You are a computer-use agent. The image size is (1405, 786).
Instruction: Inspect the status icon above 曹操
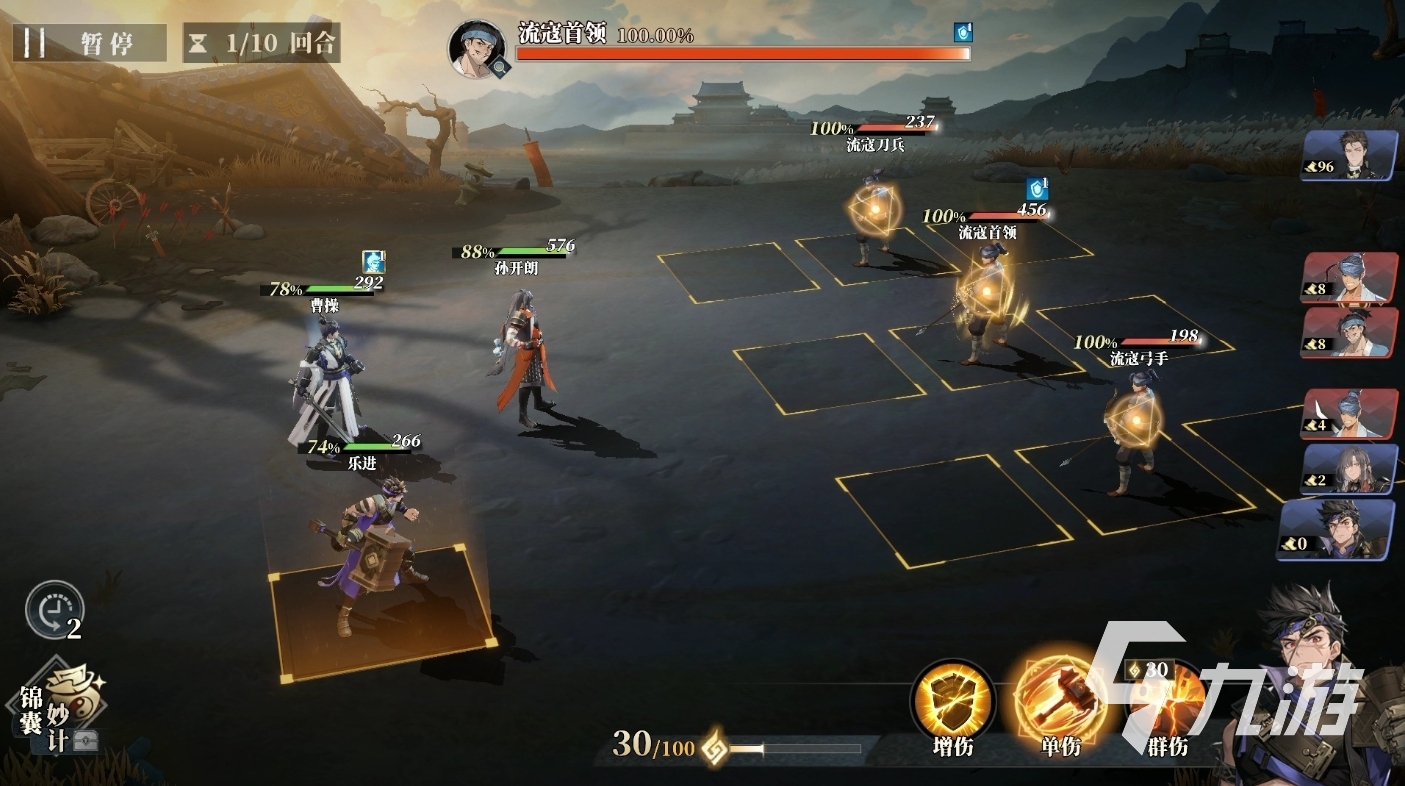tap(374, 262)
